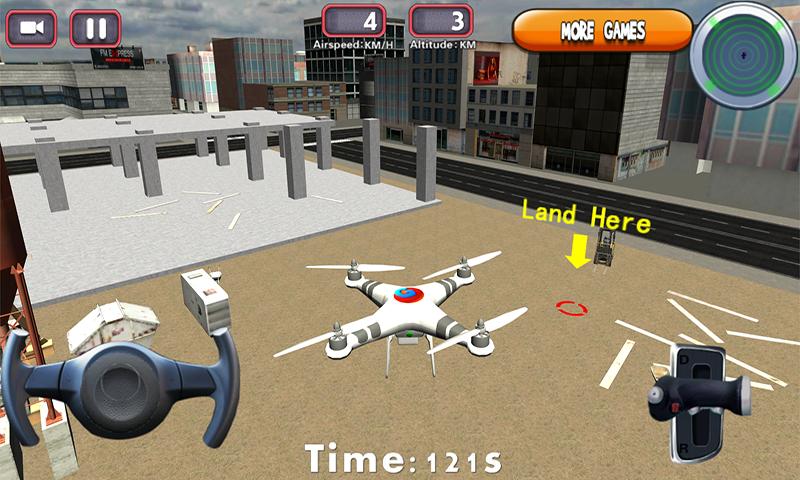Pause the game
Image resolution: width=800 pixels, height=480 pixels.
96,28
